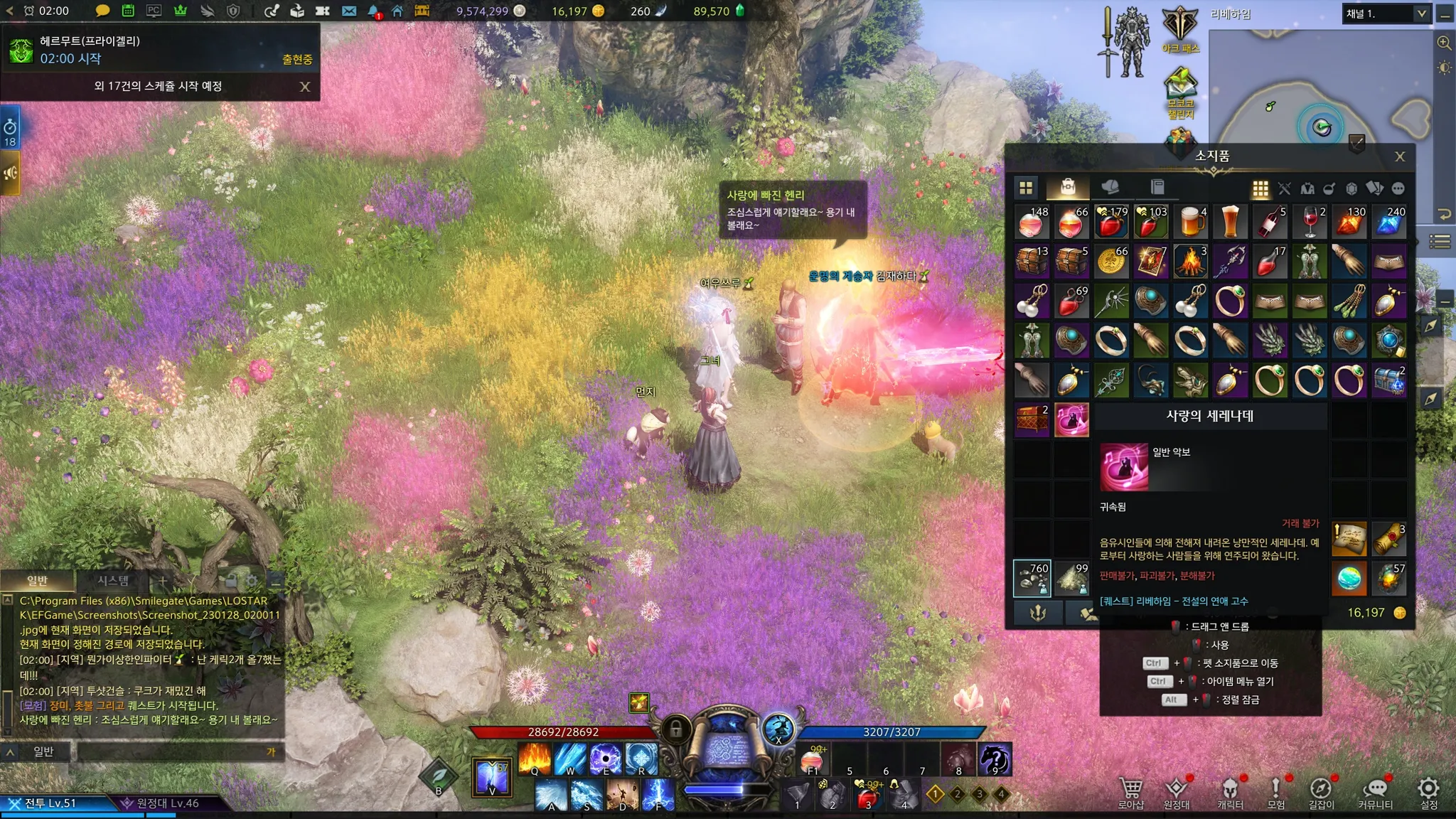Open the mail envelope icon in top bar

click(348, 11)
